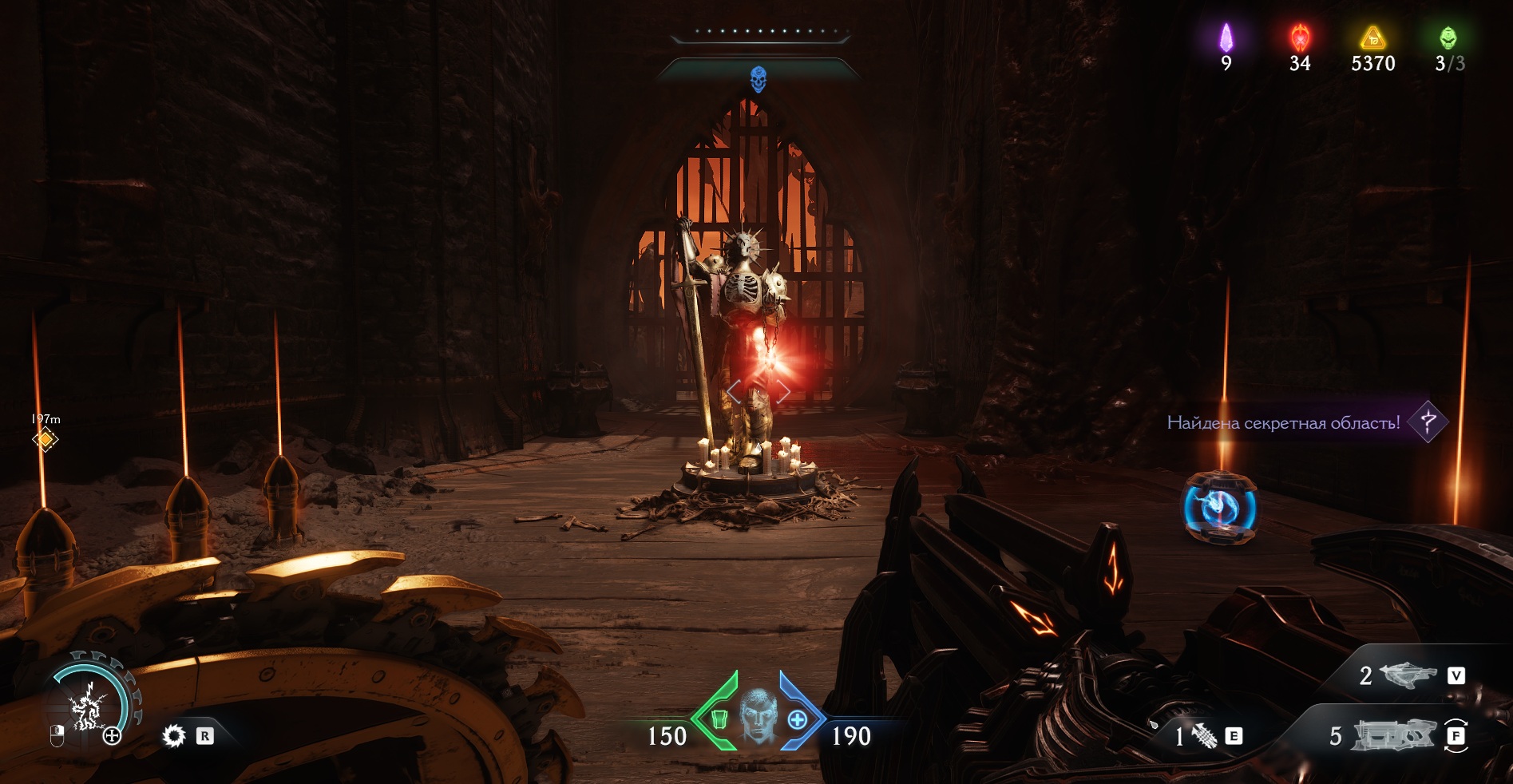Select the gold currency icon
This screenshot has width=1513, height=784.
coord(1372,38)
